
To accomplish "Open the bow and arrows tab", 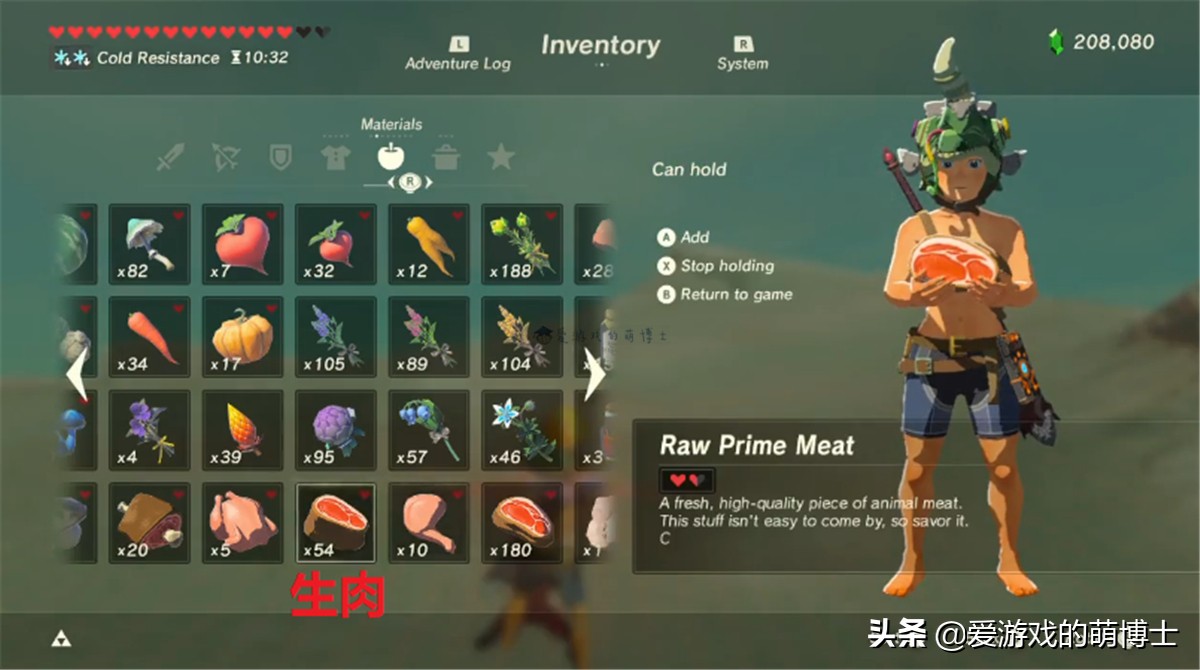I will 226,157.
